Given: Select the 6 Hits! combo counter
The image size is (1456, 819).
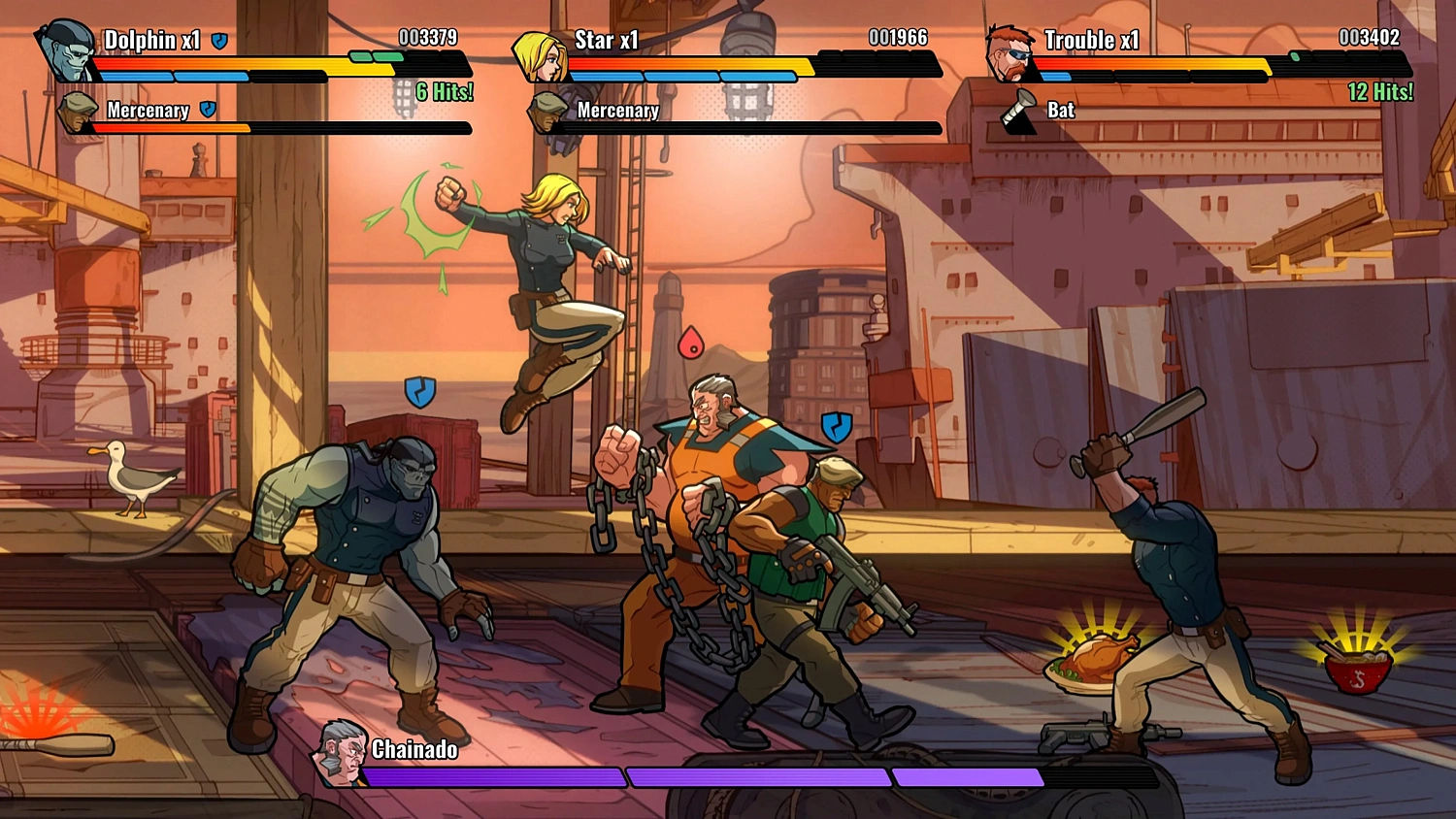Looking at the screenshot, I should pos(446,91).
